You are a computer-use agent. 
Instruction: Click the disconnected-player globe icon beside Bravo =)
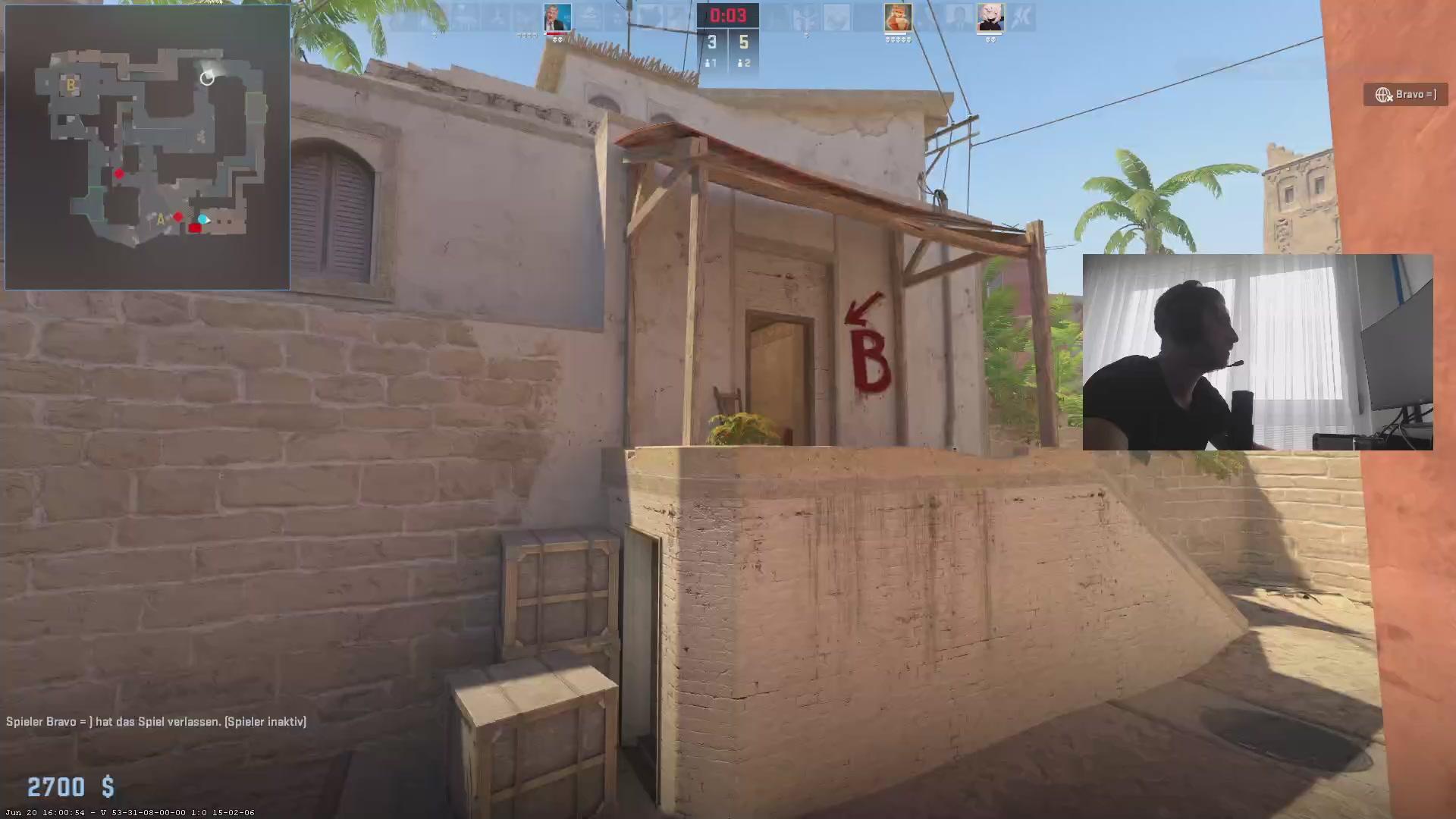[x=1383, y=94]
